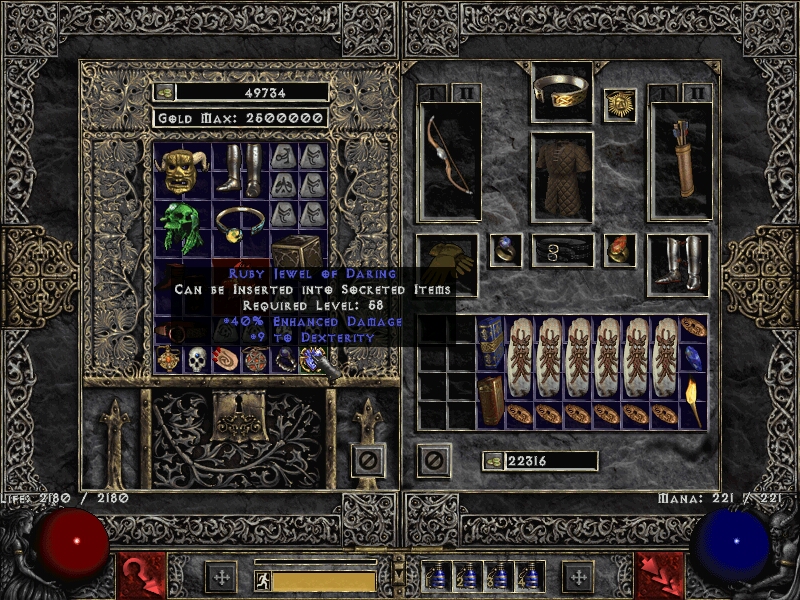Select the equipped belt slot
800x600 pixels.
(562, 250)
